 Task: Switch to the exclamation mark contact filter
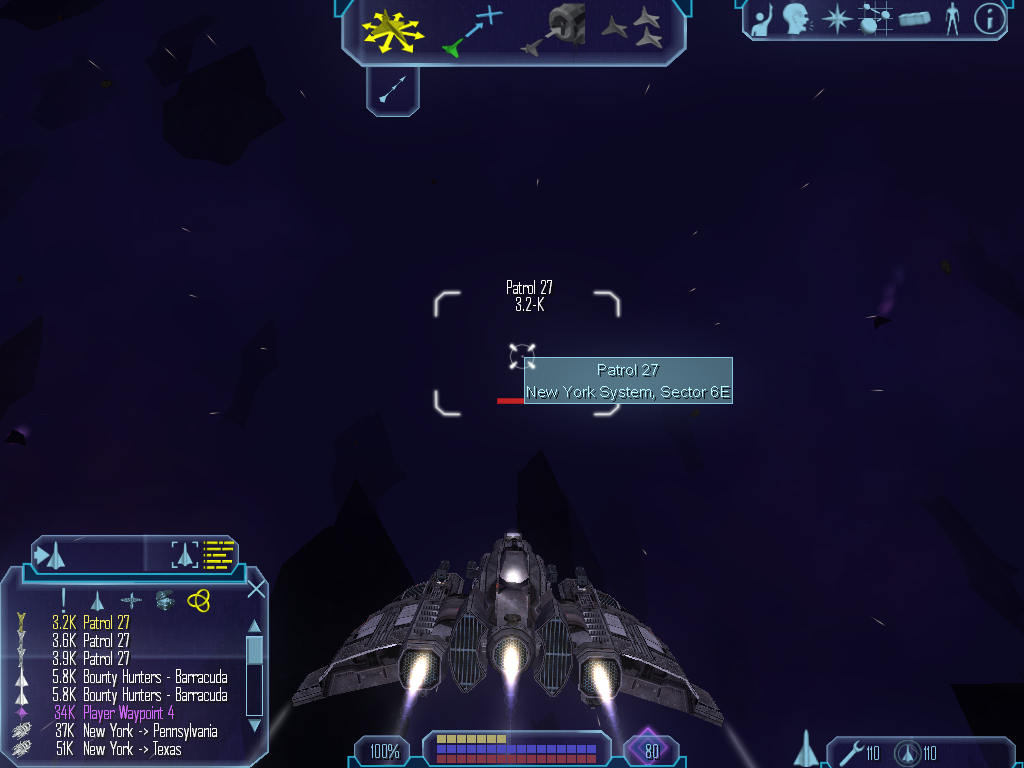(63, 599)
